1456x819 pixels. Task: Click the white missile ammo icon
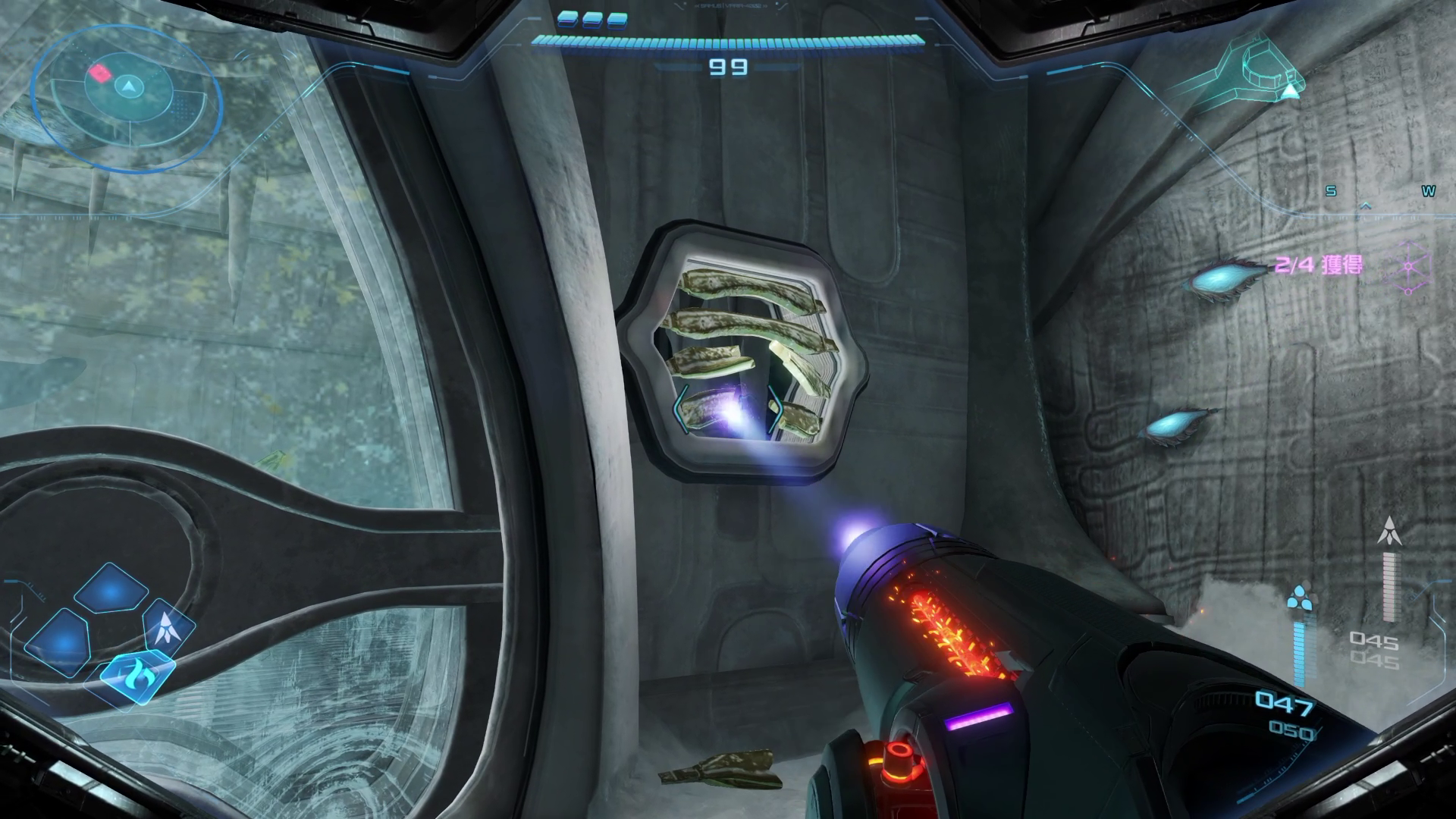1389,530
